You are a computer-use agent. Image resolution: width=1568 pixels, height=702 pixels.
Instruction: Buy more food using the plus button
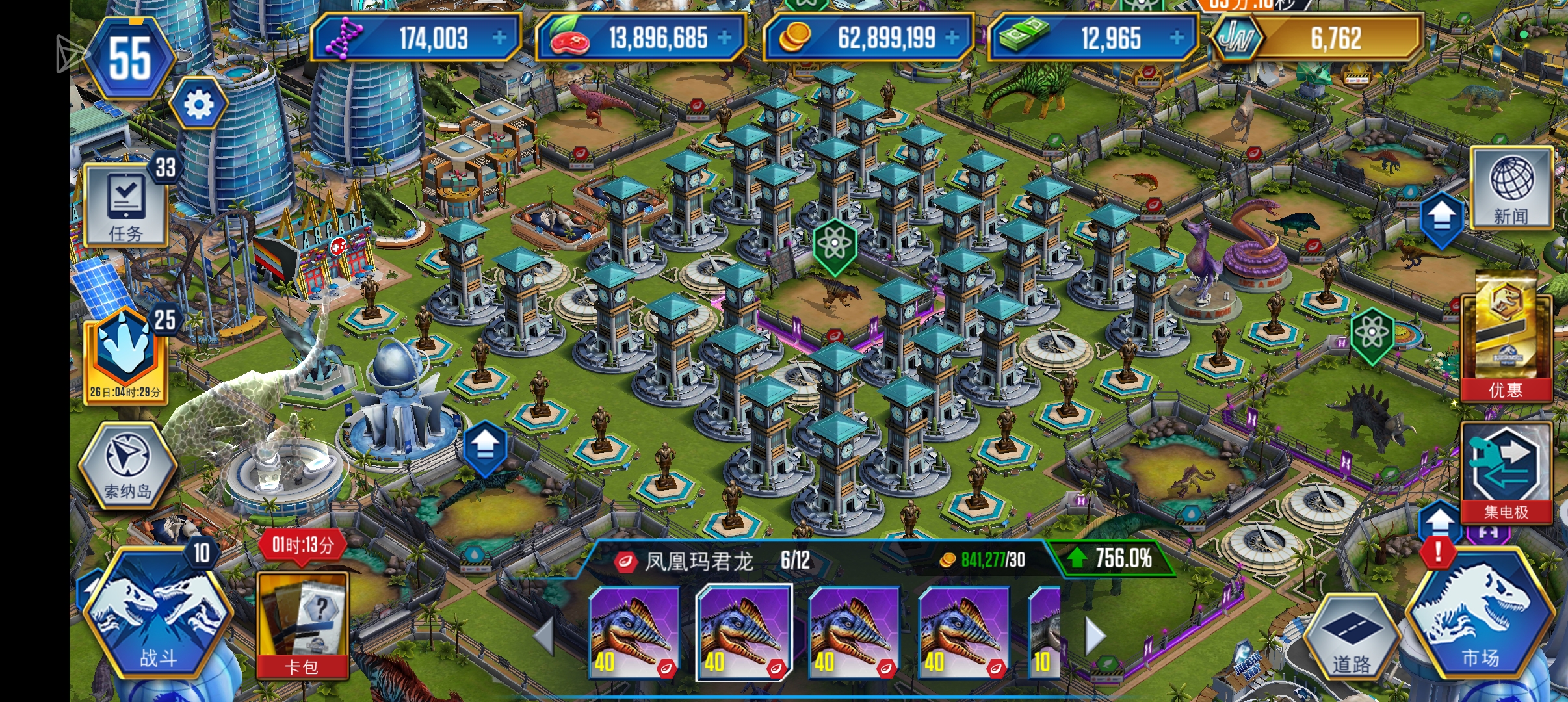[724, 38]
